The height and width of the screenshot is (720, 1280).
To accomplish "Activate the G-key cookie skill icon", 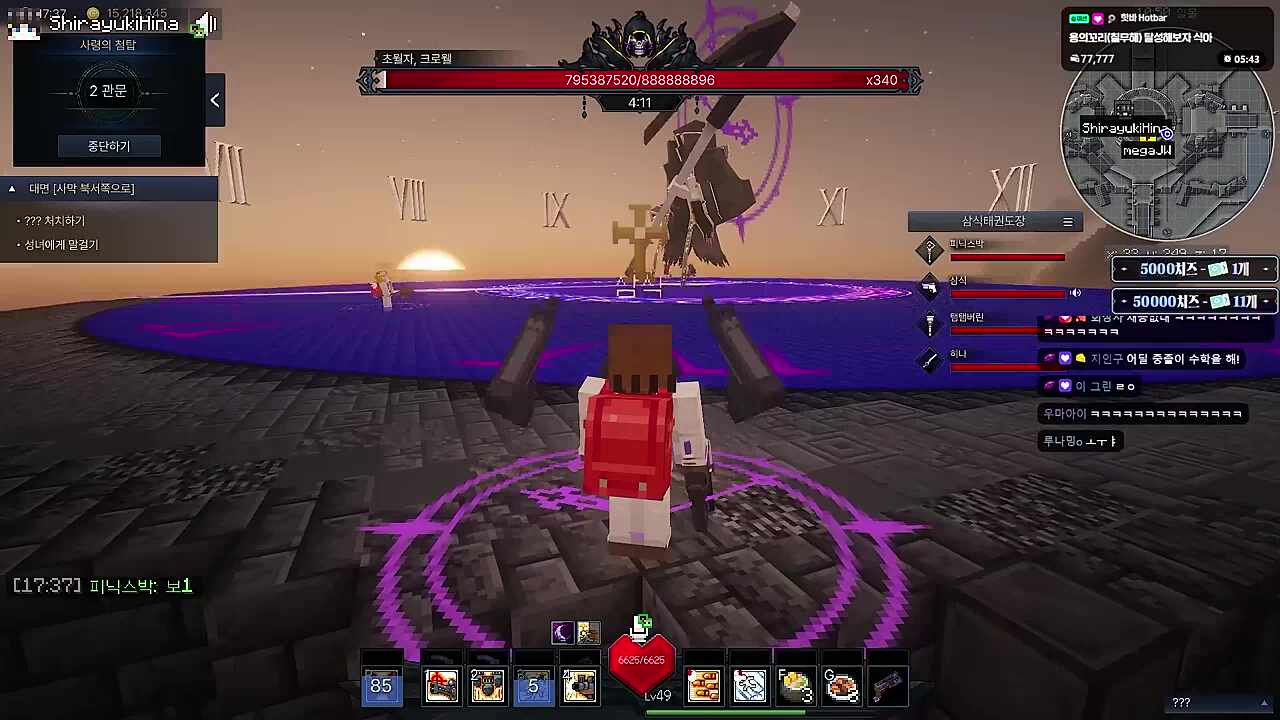I will click(x=841, y=686).
